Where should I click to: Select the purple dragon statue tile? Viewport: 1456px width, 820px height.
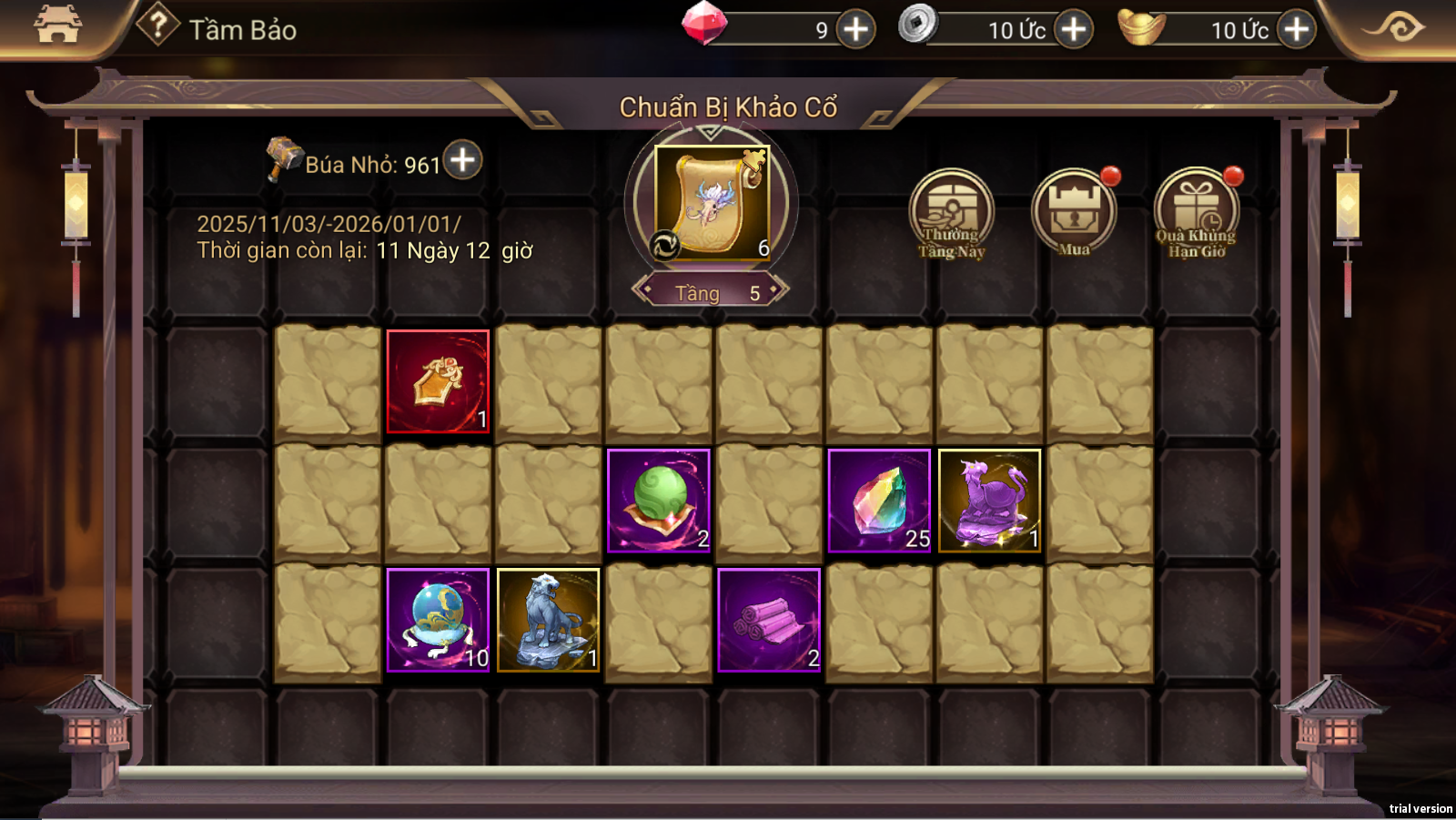989,501
